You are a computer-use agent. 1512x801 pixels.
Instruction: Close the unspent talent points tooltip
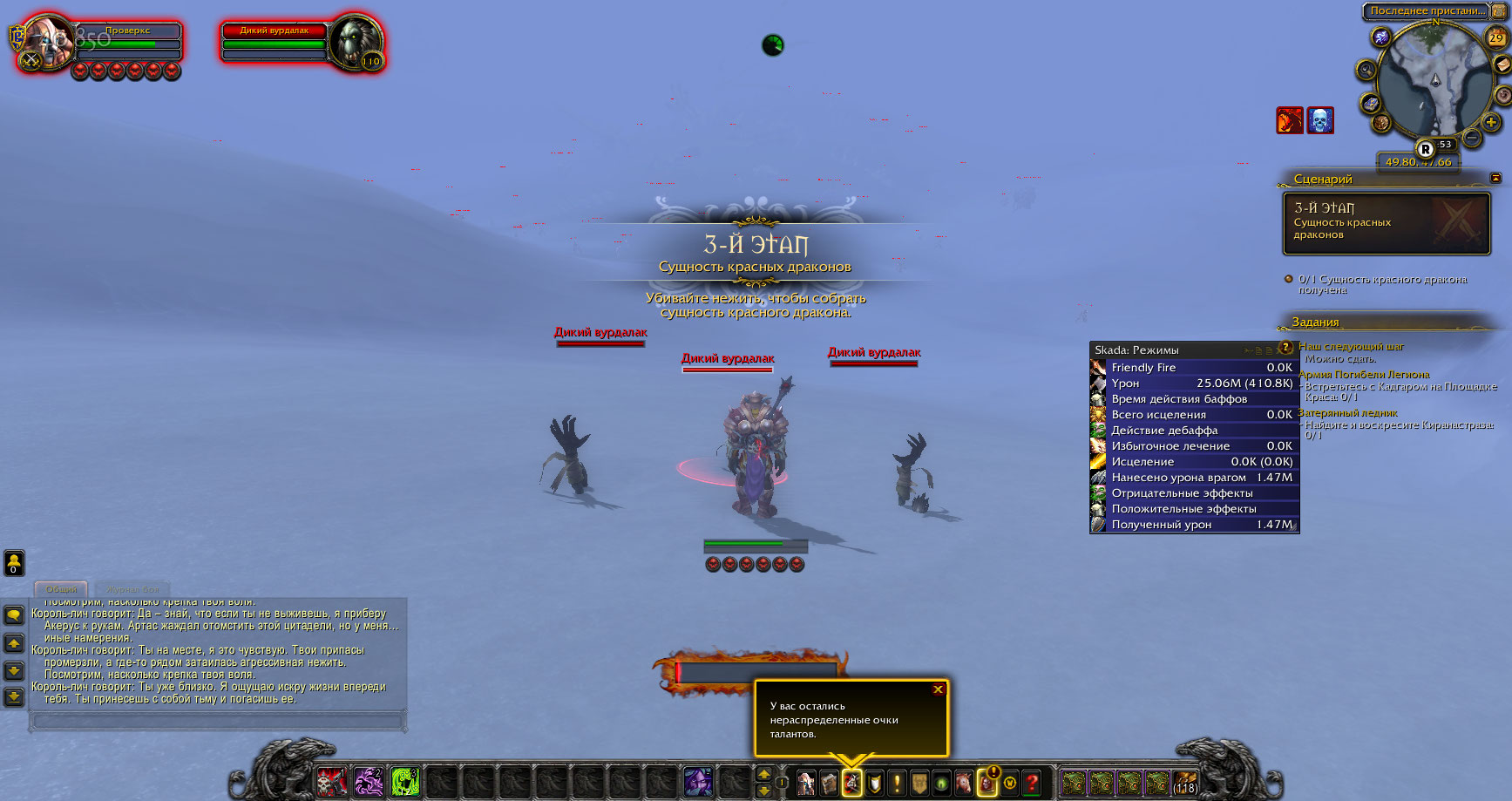(938, 689)
